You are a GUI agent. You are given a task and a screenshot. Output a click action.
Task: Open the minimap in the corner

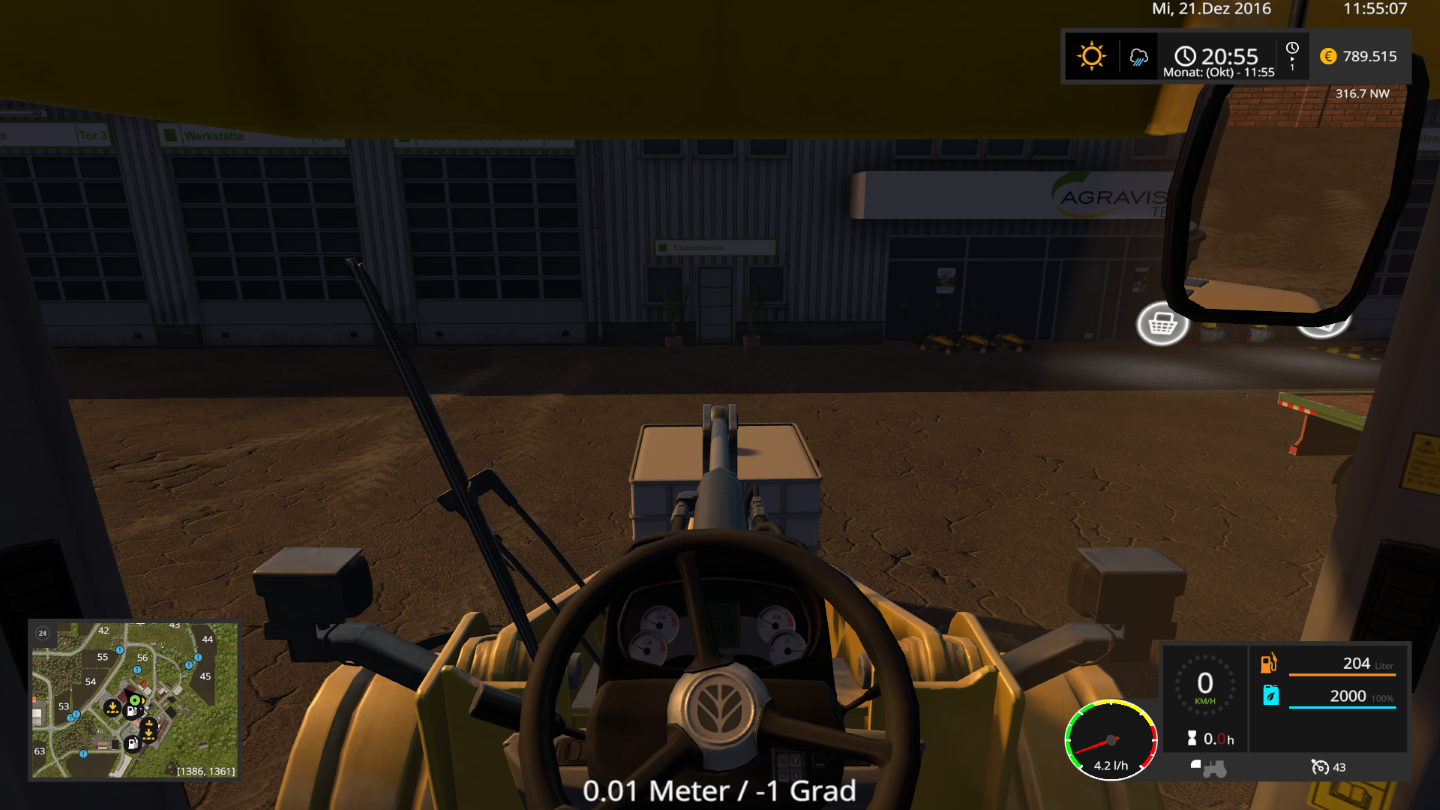[134, 700]
